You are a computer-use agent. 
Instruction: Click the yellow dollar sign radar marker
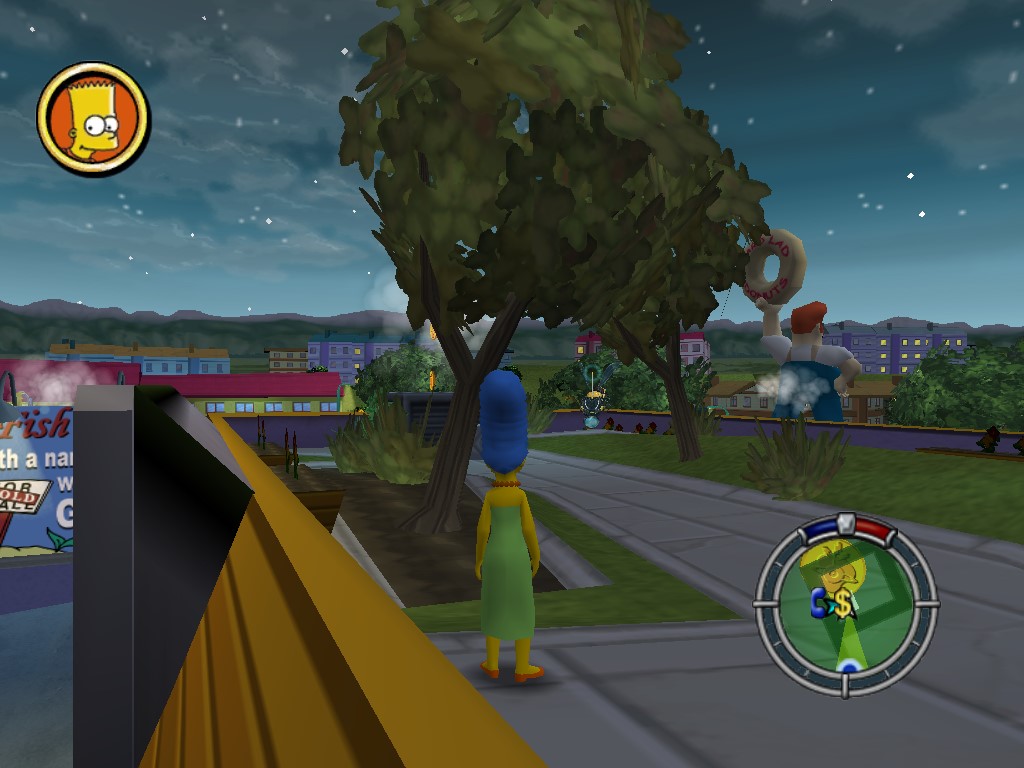point(843,603)
